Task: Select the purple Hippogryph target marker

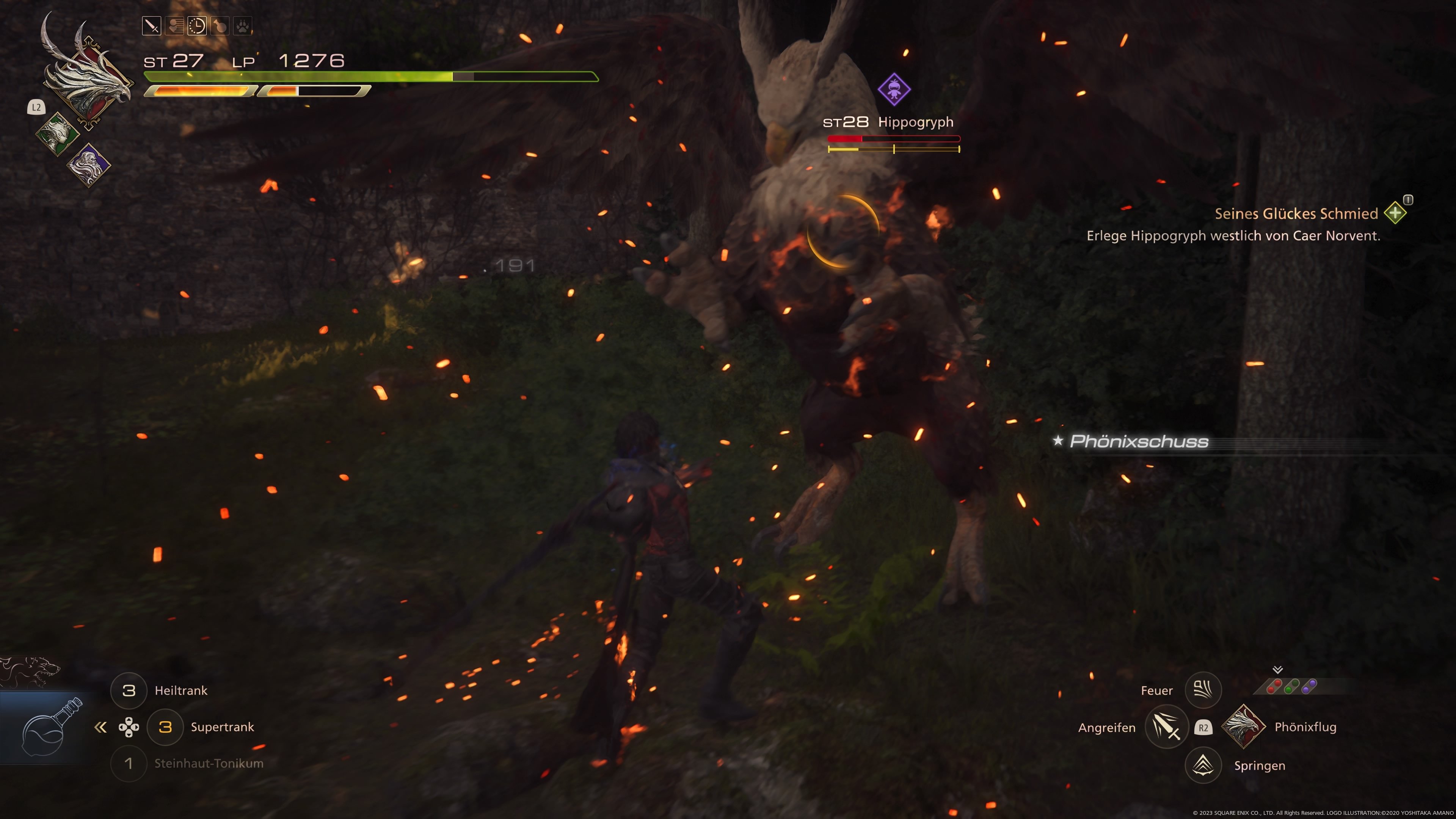Action: [x=894, y=89]
